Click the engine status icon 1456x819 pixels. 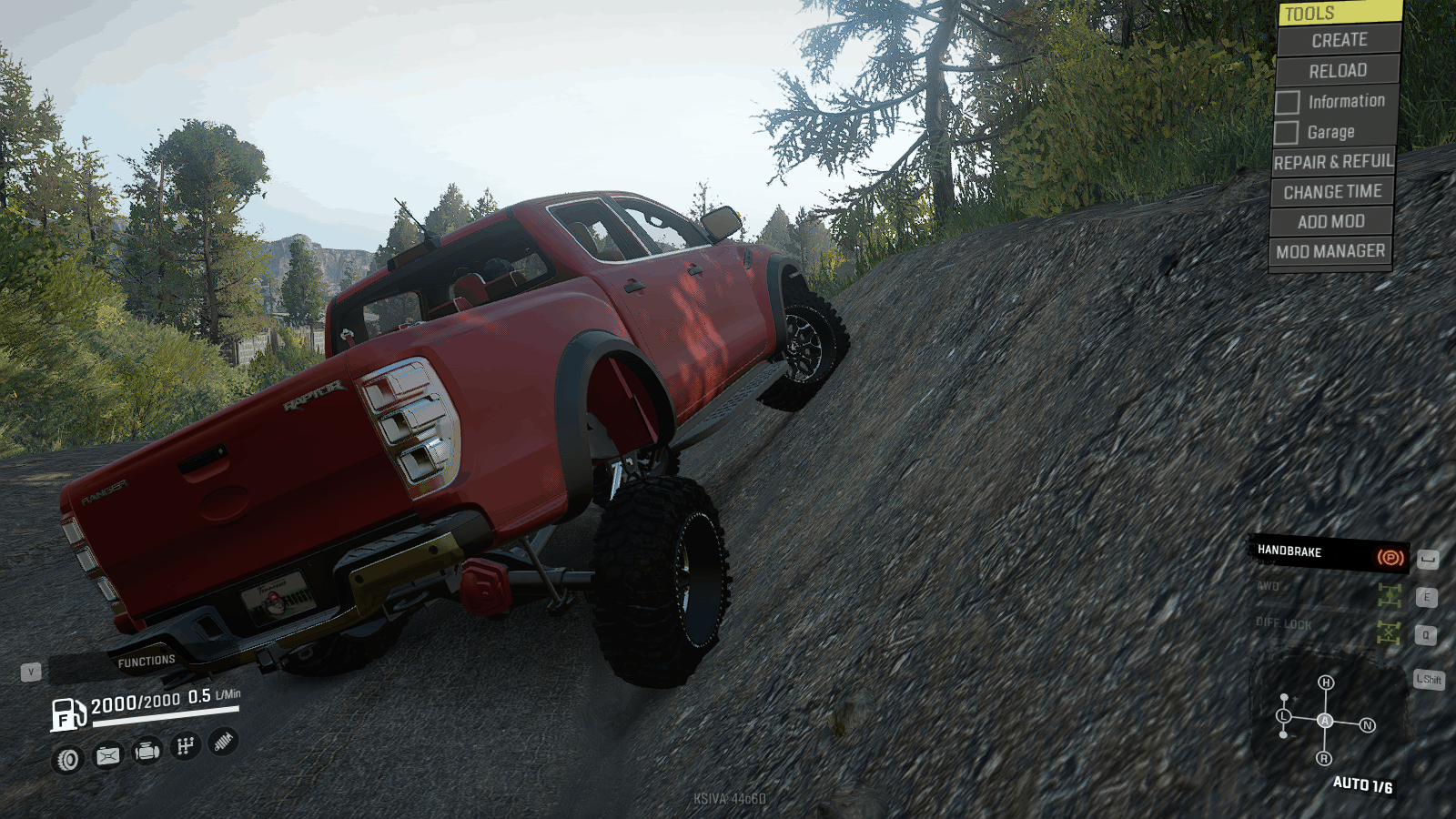(x=147, y=752)
